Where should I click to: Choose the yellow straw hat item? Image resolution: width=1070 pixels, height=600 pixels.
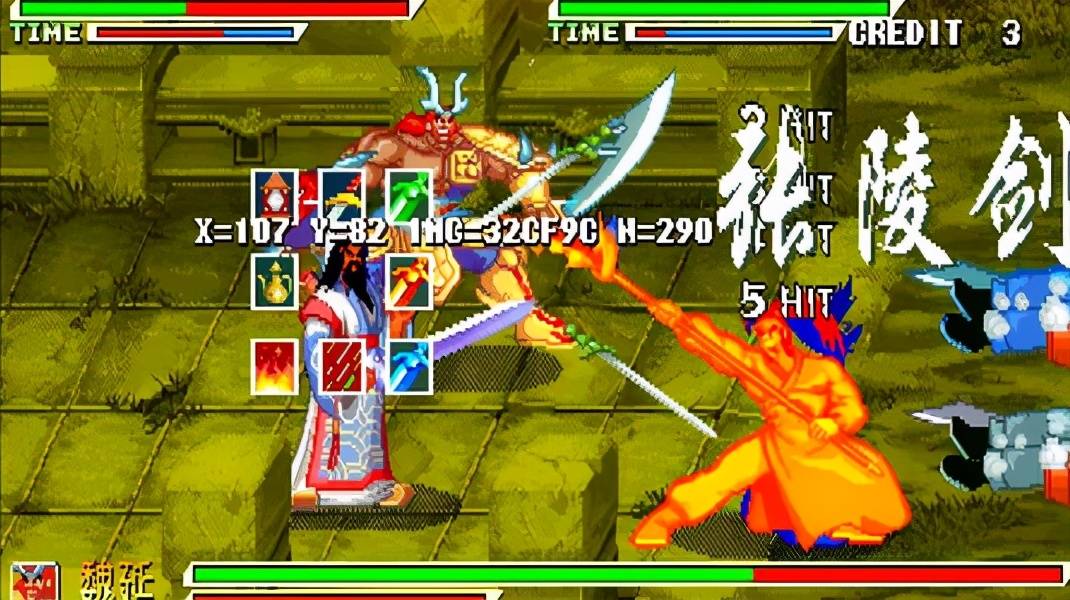[341, 193]
